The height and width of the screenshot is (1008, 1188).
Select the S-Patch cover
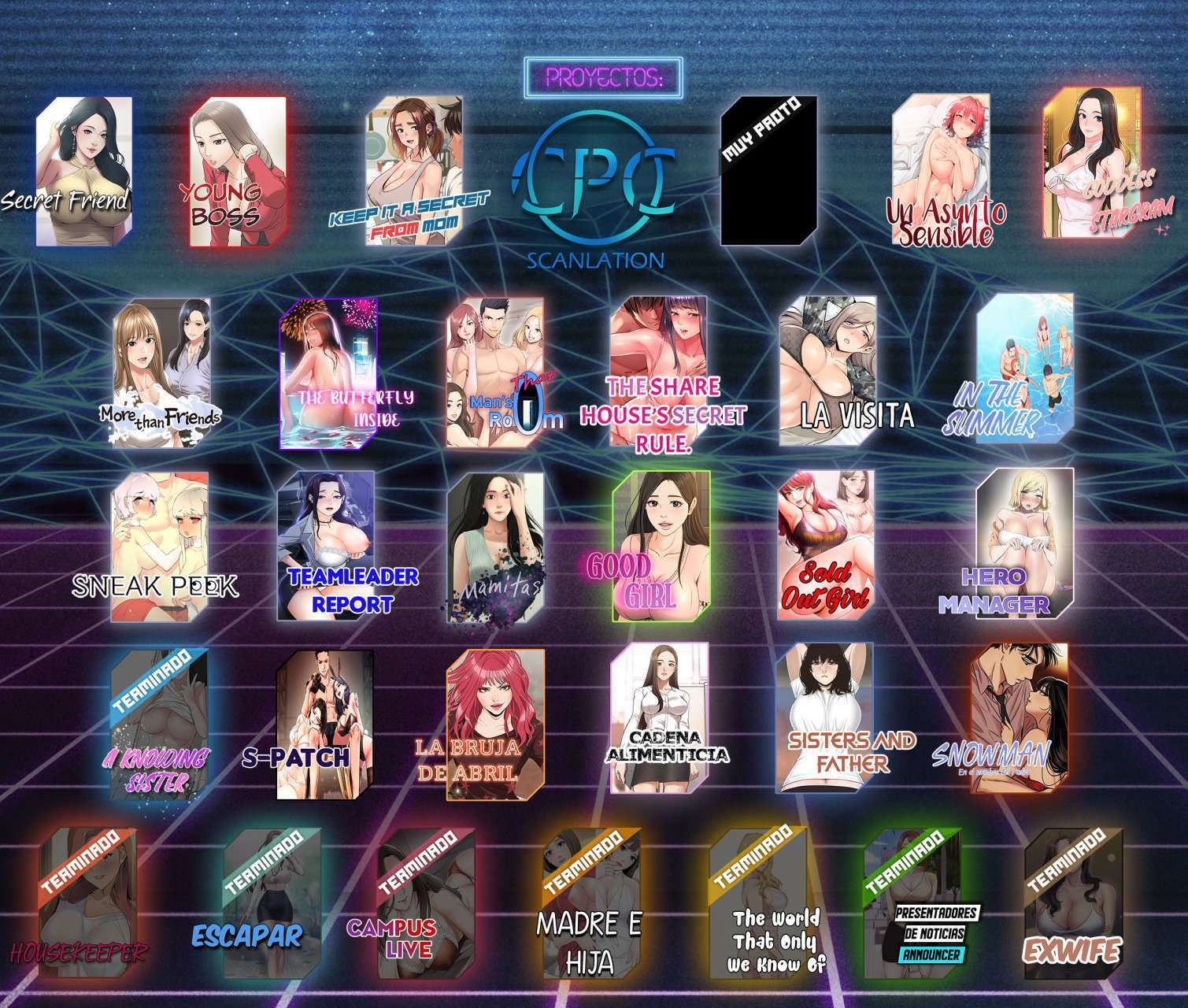point(324,723)
